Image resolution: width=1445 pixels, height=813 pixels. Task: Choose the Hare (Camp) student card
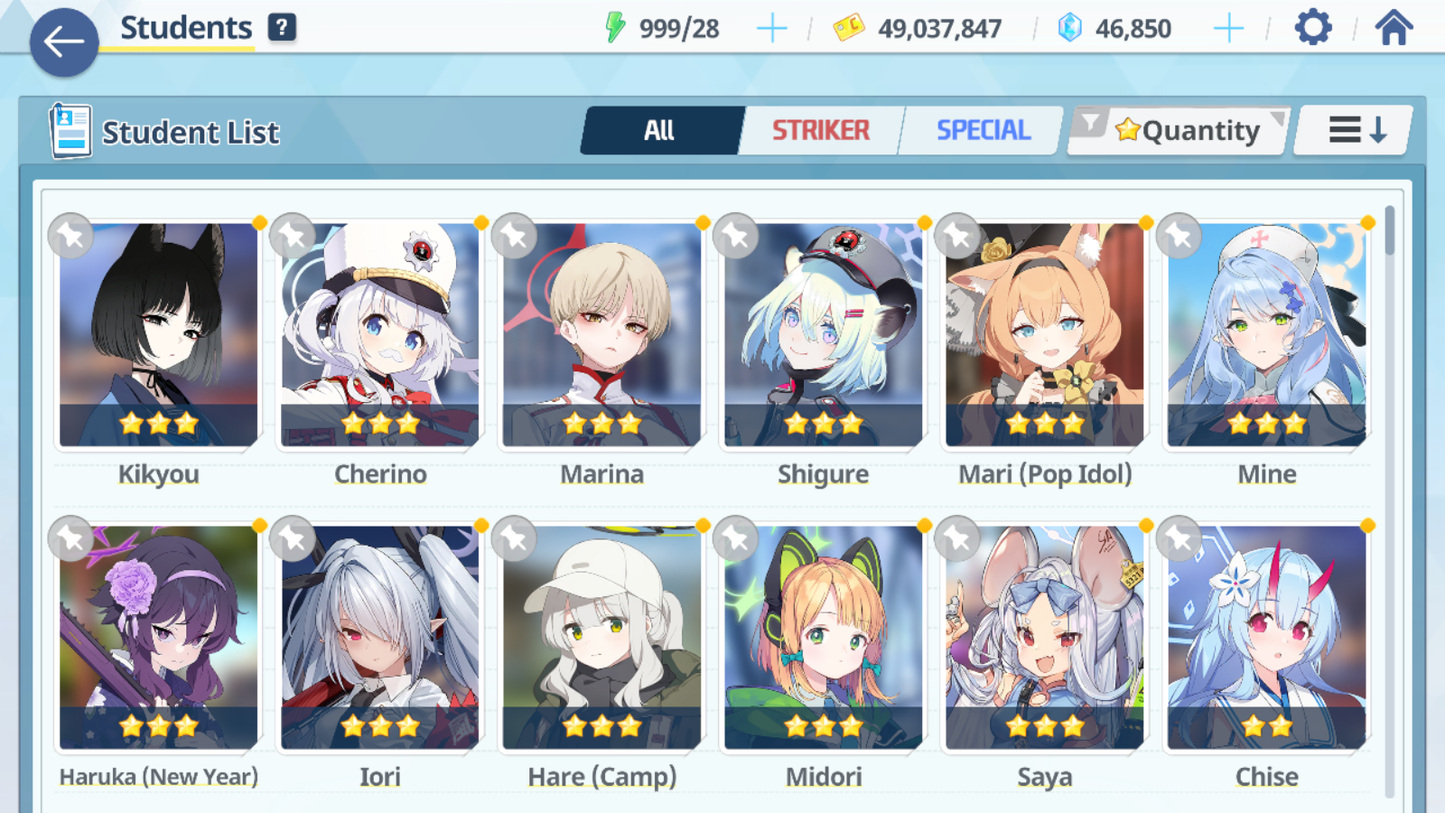pos(602,637)
